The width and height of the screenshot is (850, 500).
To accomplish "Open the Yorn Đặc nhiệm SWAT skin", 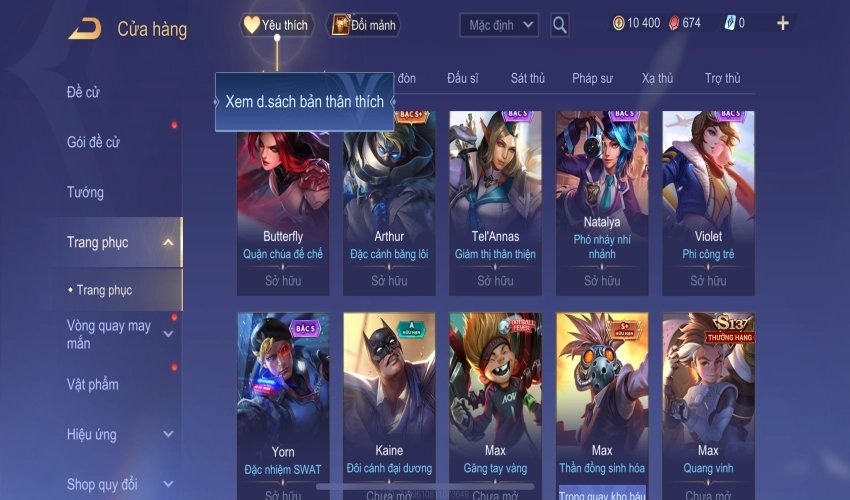I will coord(283,400).
